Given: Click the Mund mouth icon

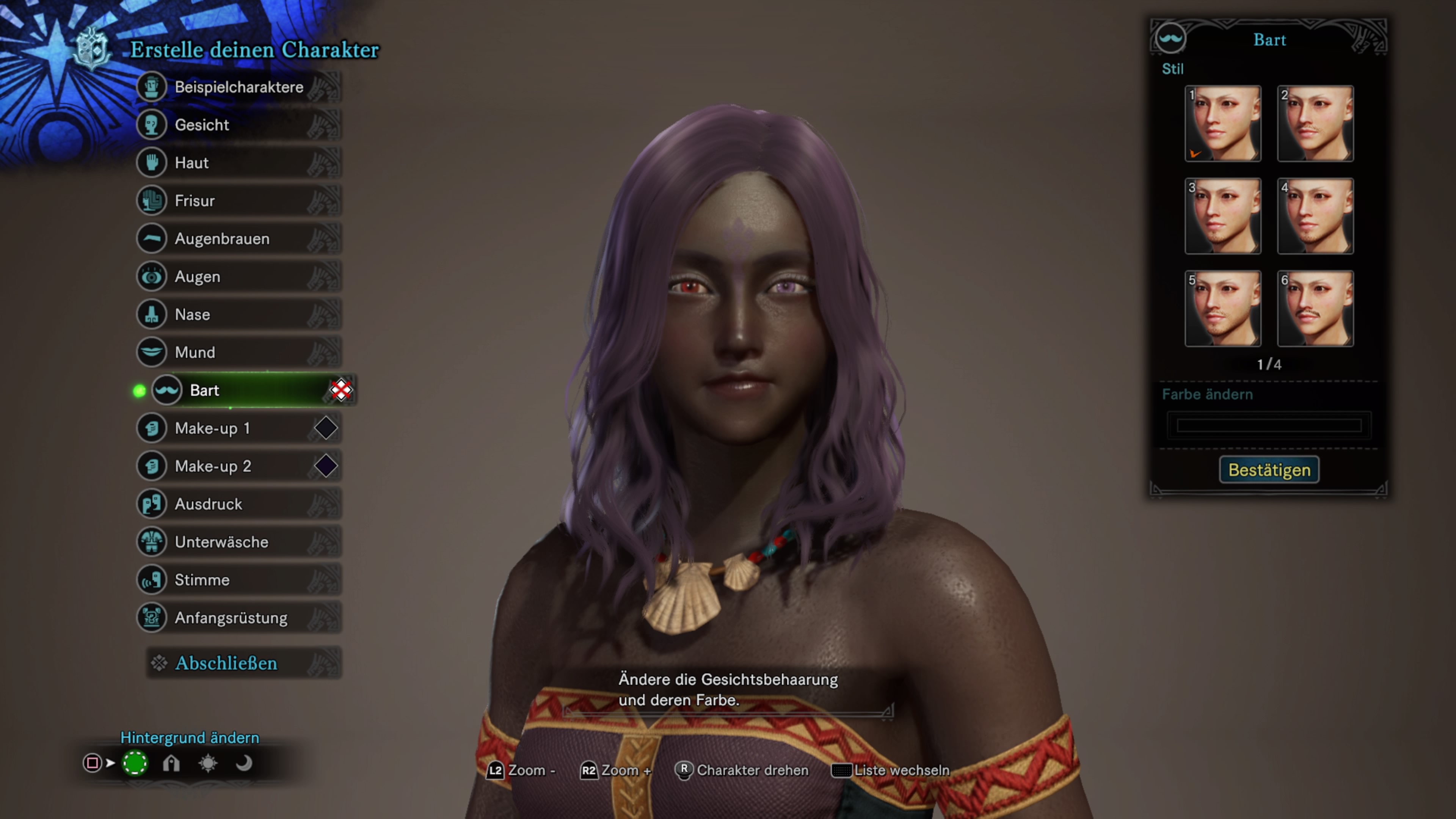Looking at the screenshot, I should tap(152, 352).
